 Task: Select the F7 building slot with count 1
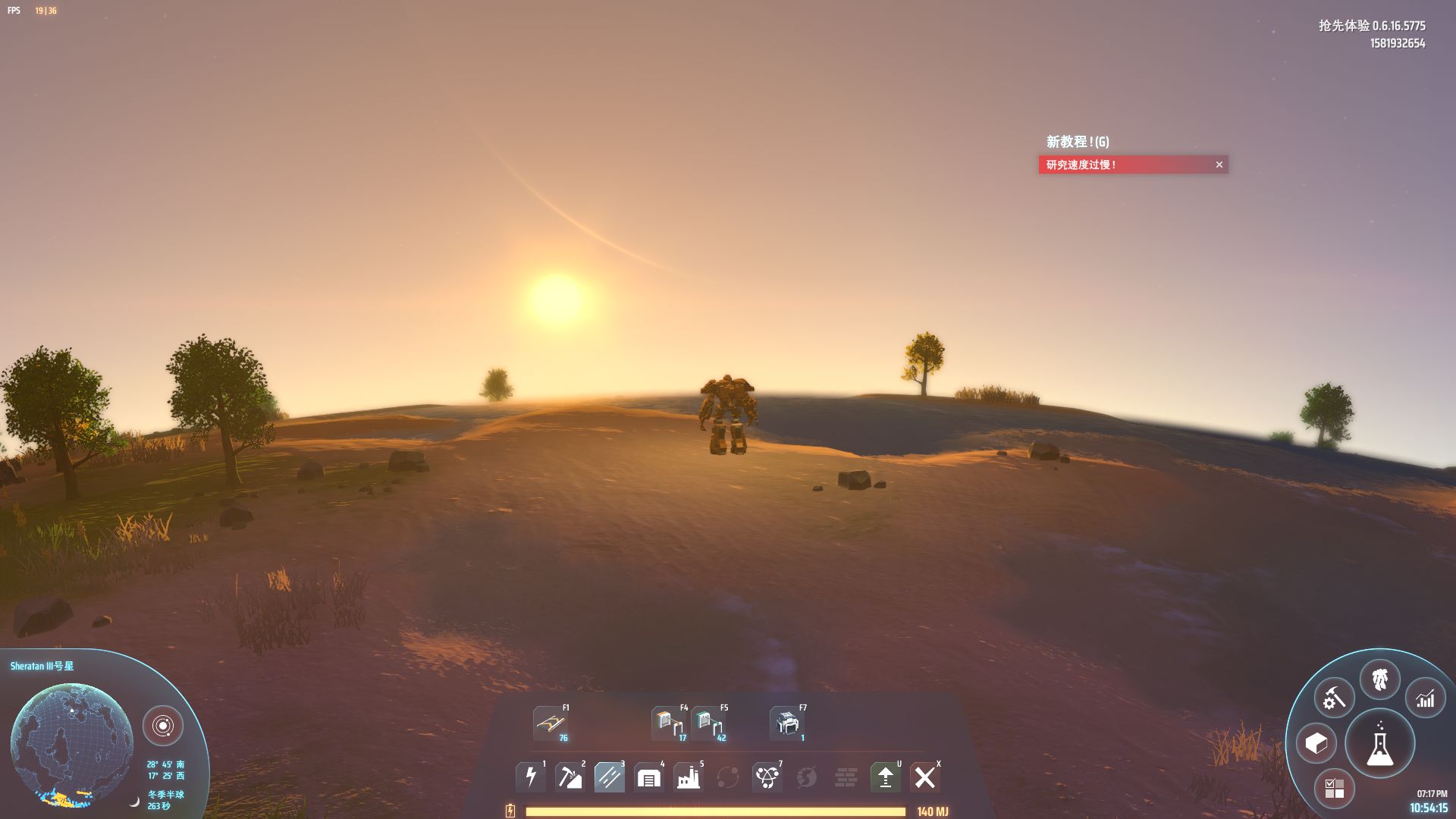click(787, 723)
